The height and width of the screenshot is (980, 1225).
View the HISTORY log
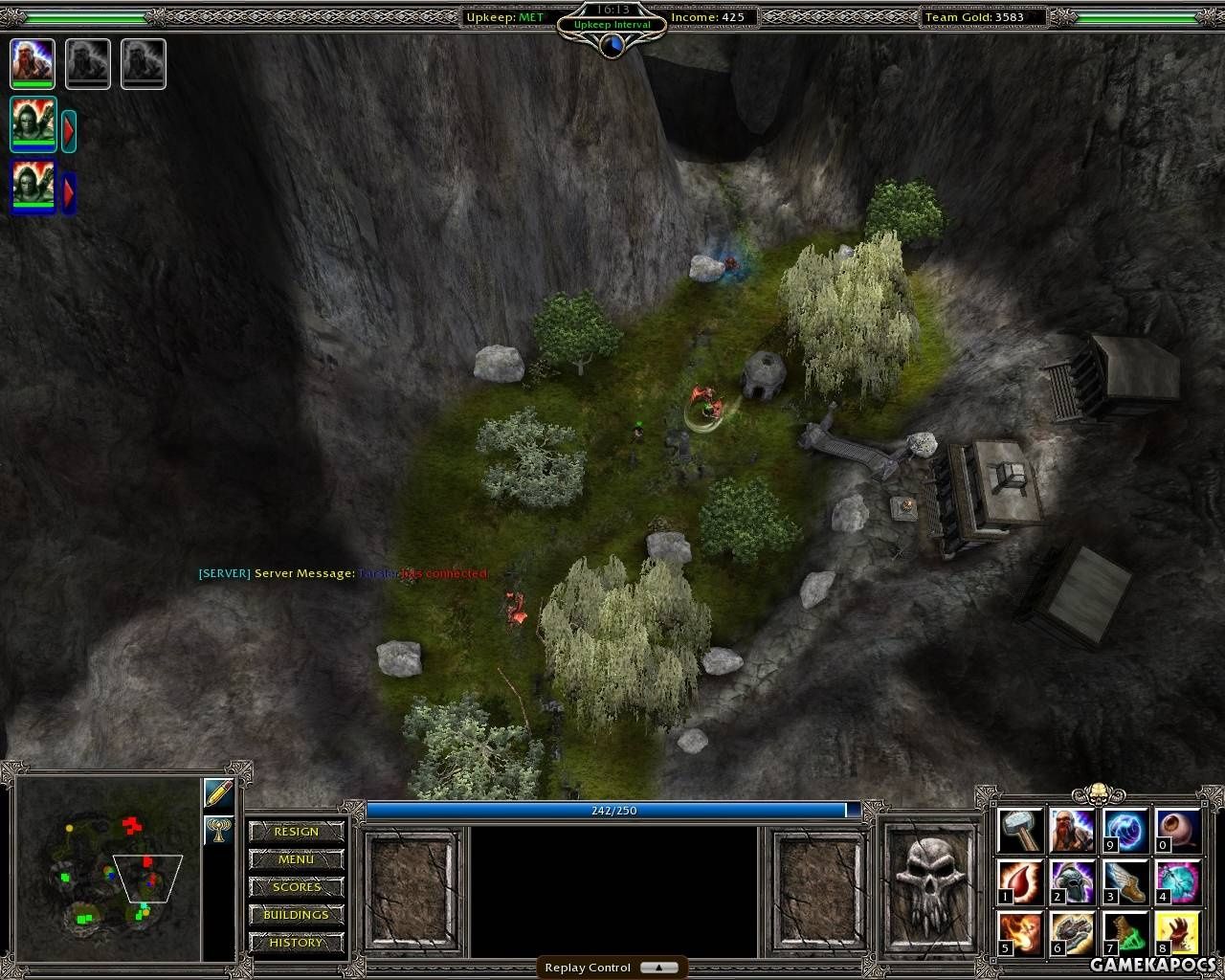296,943
